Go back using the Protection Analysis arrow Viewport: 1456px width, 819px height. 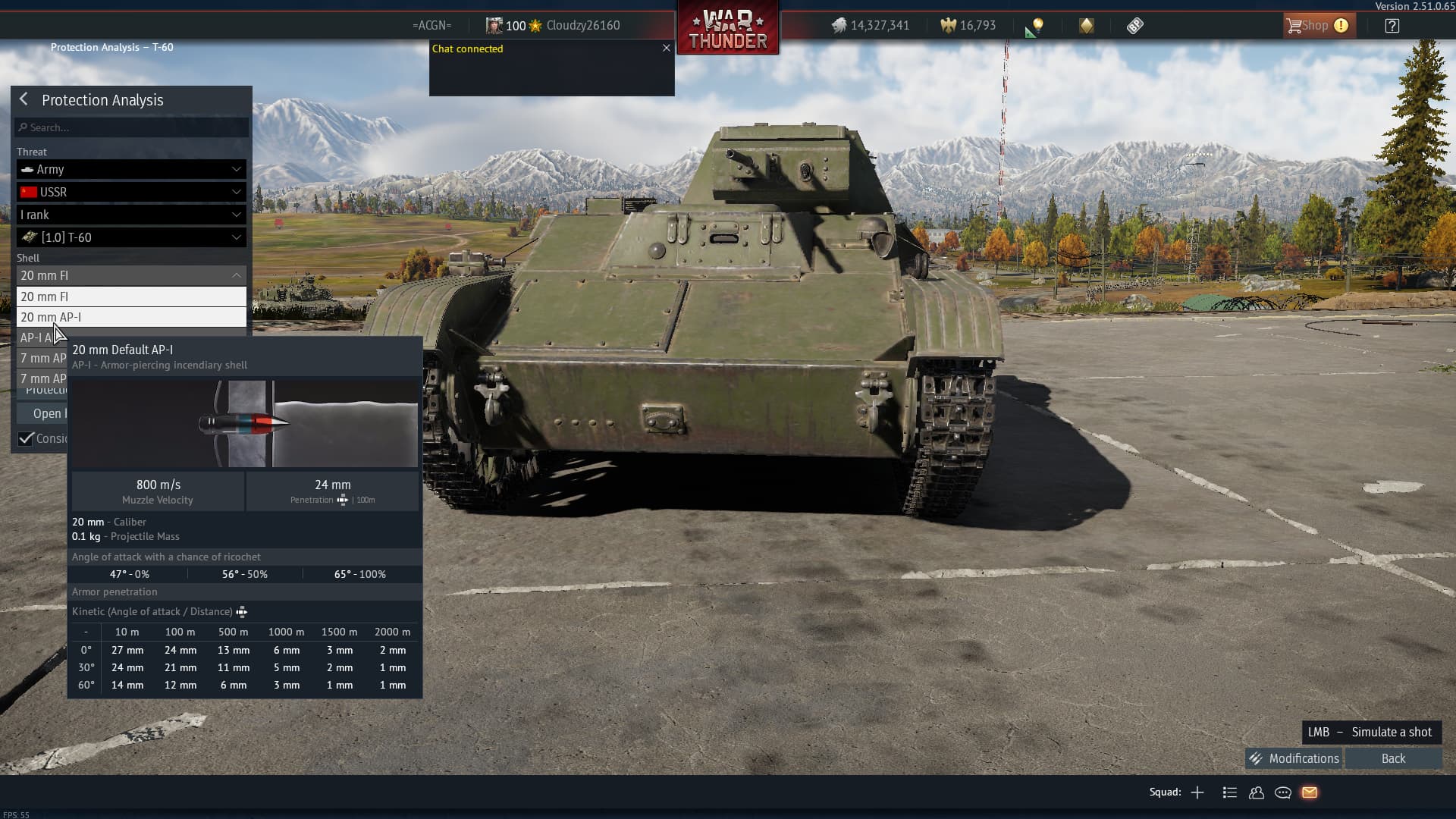(x=24, y=99)
